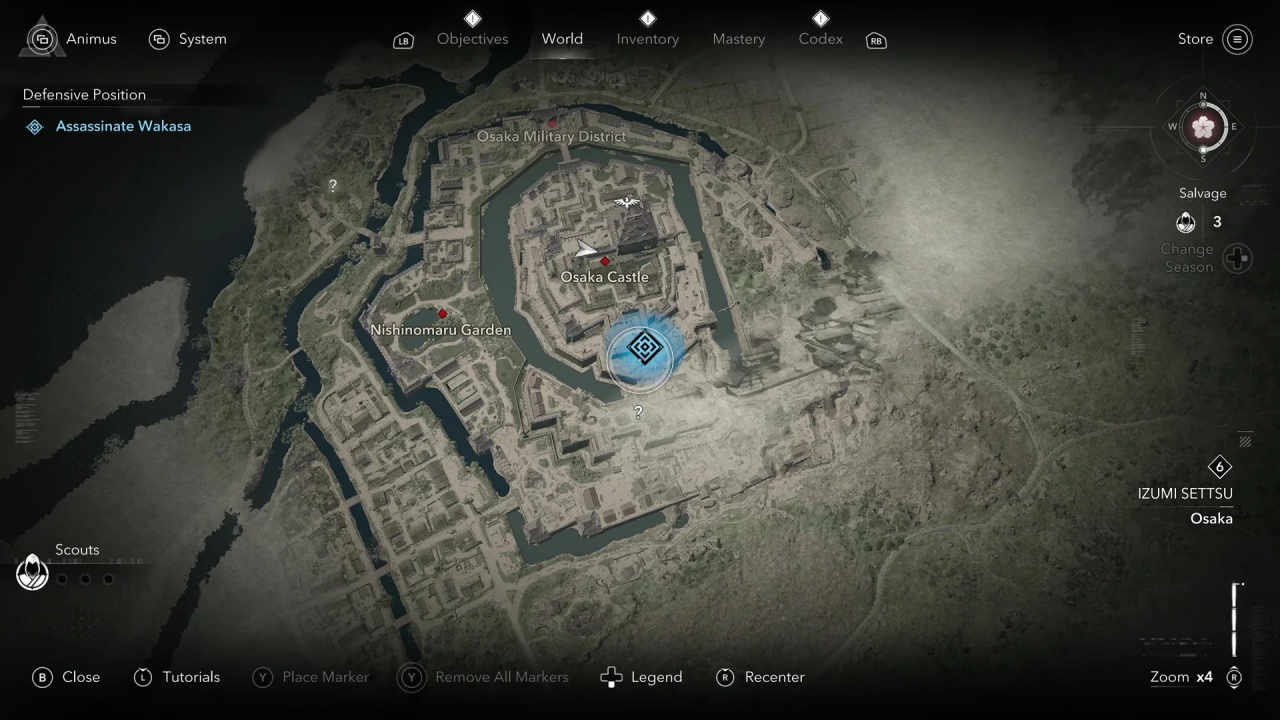Screen dimensions: 1280x720
Task: Select the question mark below the objective
Action: coord(638,411)
